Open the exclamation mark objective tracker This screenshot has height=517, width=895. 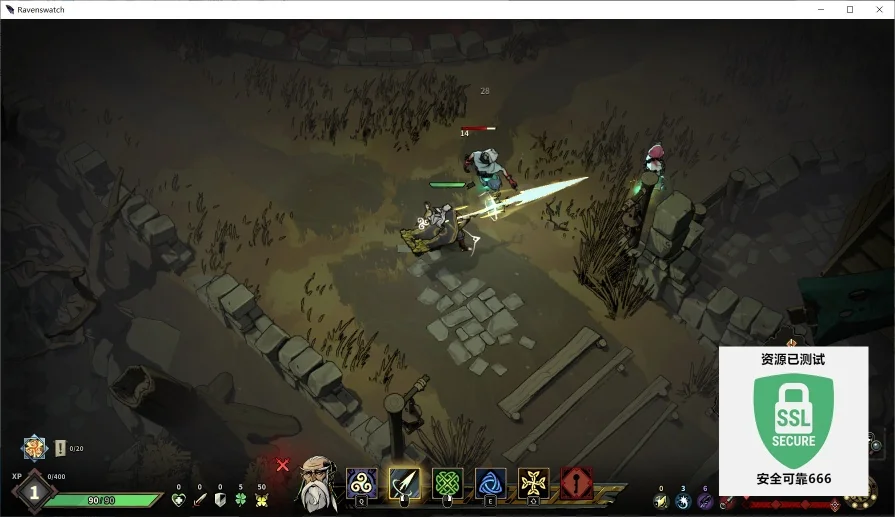(60, 448)
